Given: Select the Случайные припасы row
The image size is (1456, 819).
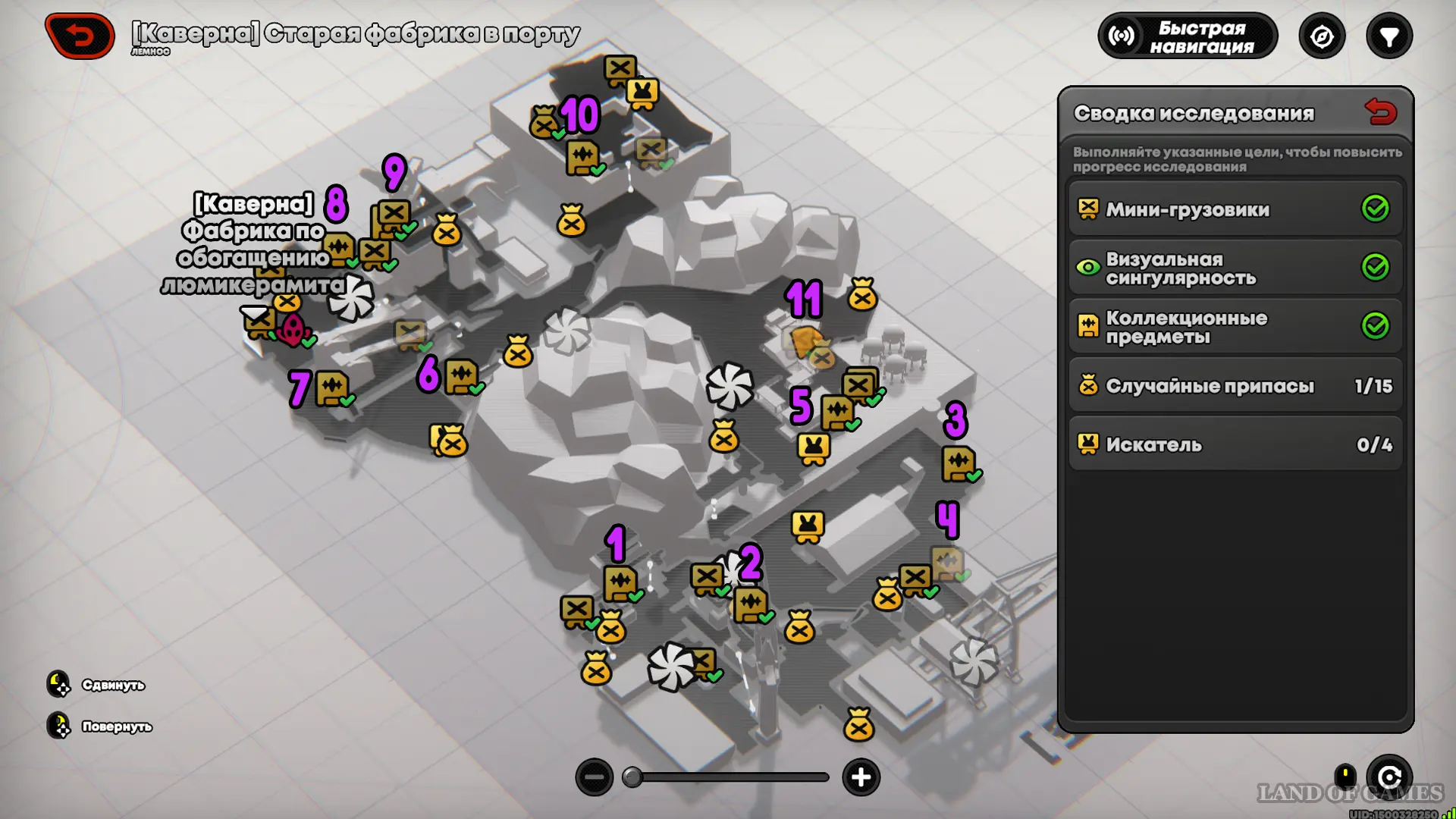Looking at the screenshot, I should click(x=1235, y=386).
